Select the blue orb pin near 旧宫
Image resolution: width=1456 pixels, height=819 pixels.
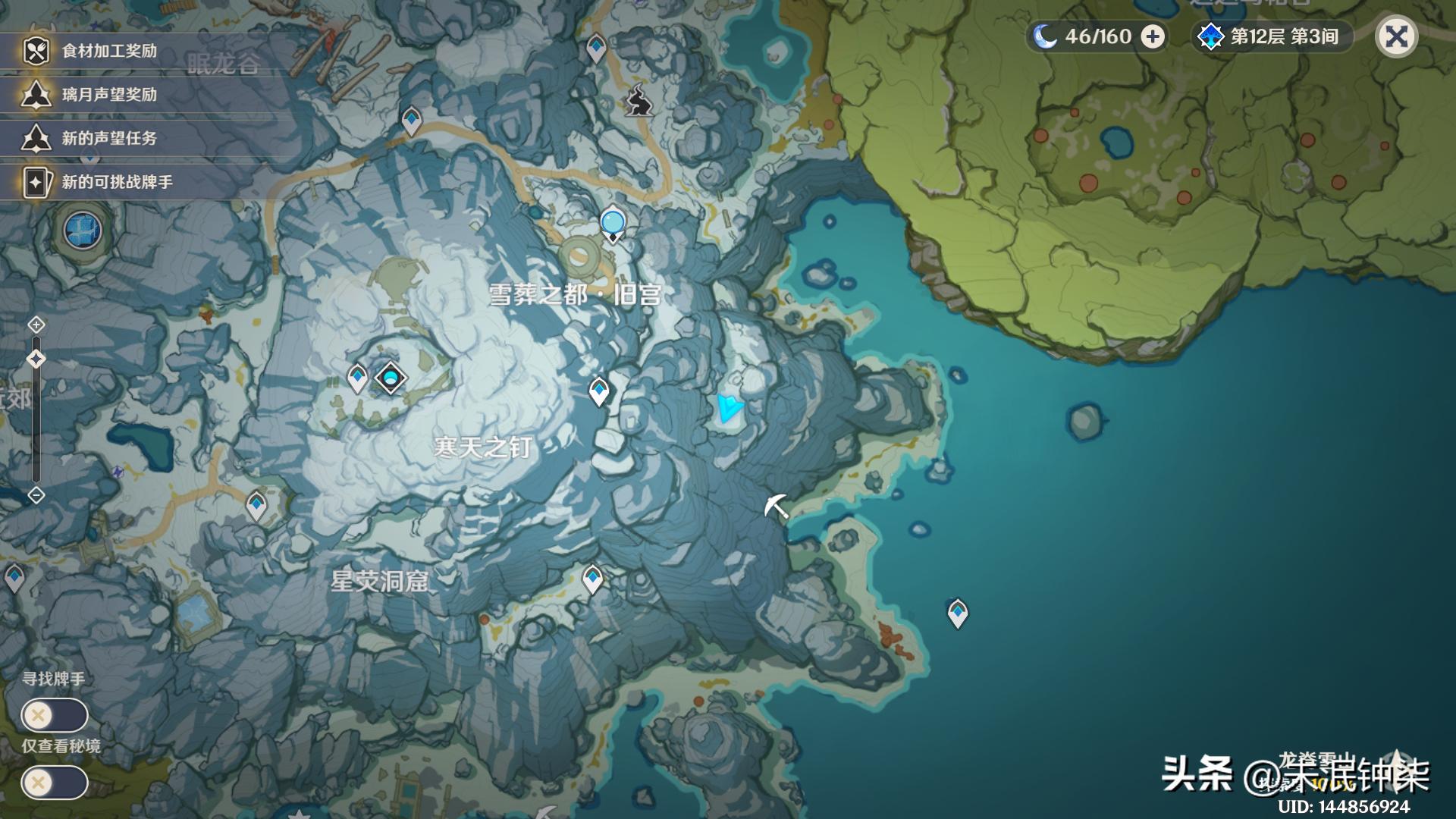click(x=612, y=224)
